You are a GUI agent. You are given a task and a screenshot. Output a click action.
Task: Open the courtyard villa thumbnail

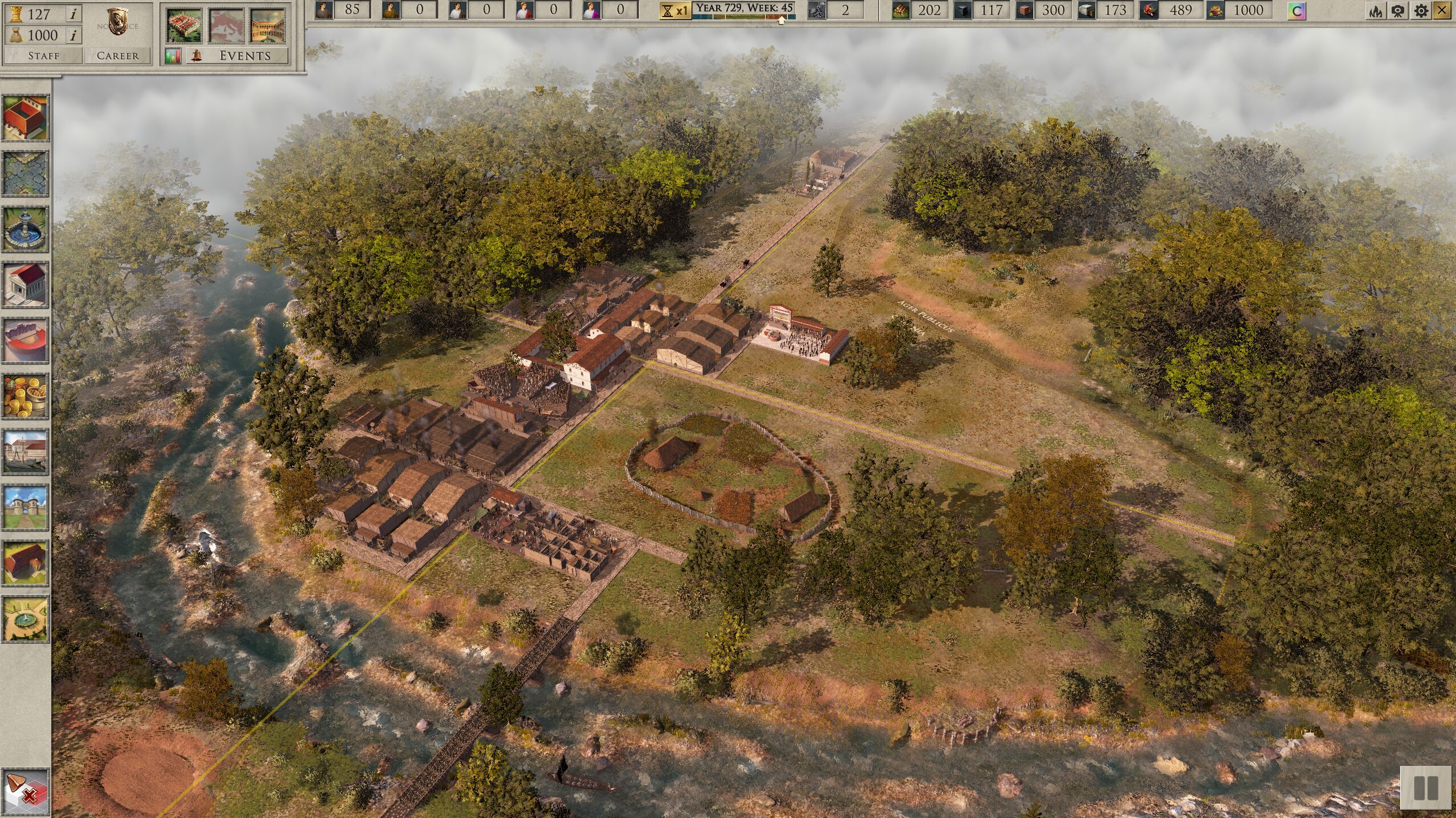pyautogui.click(x=268, y=26)
